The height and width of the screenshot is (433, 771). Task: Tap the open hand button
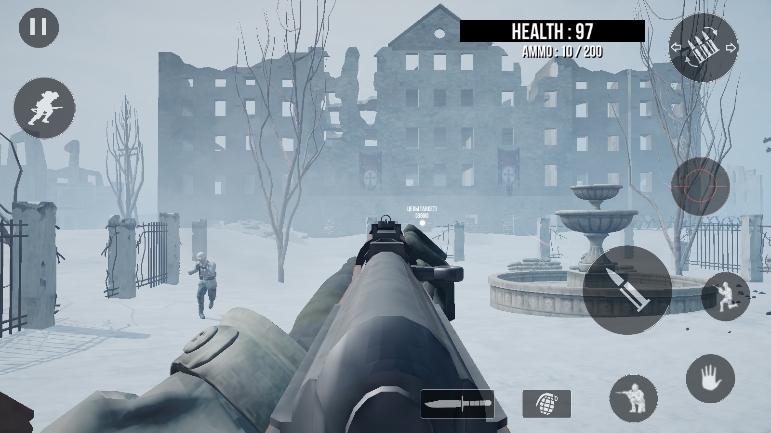pos(710,378)
